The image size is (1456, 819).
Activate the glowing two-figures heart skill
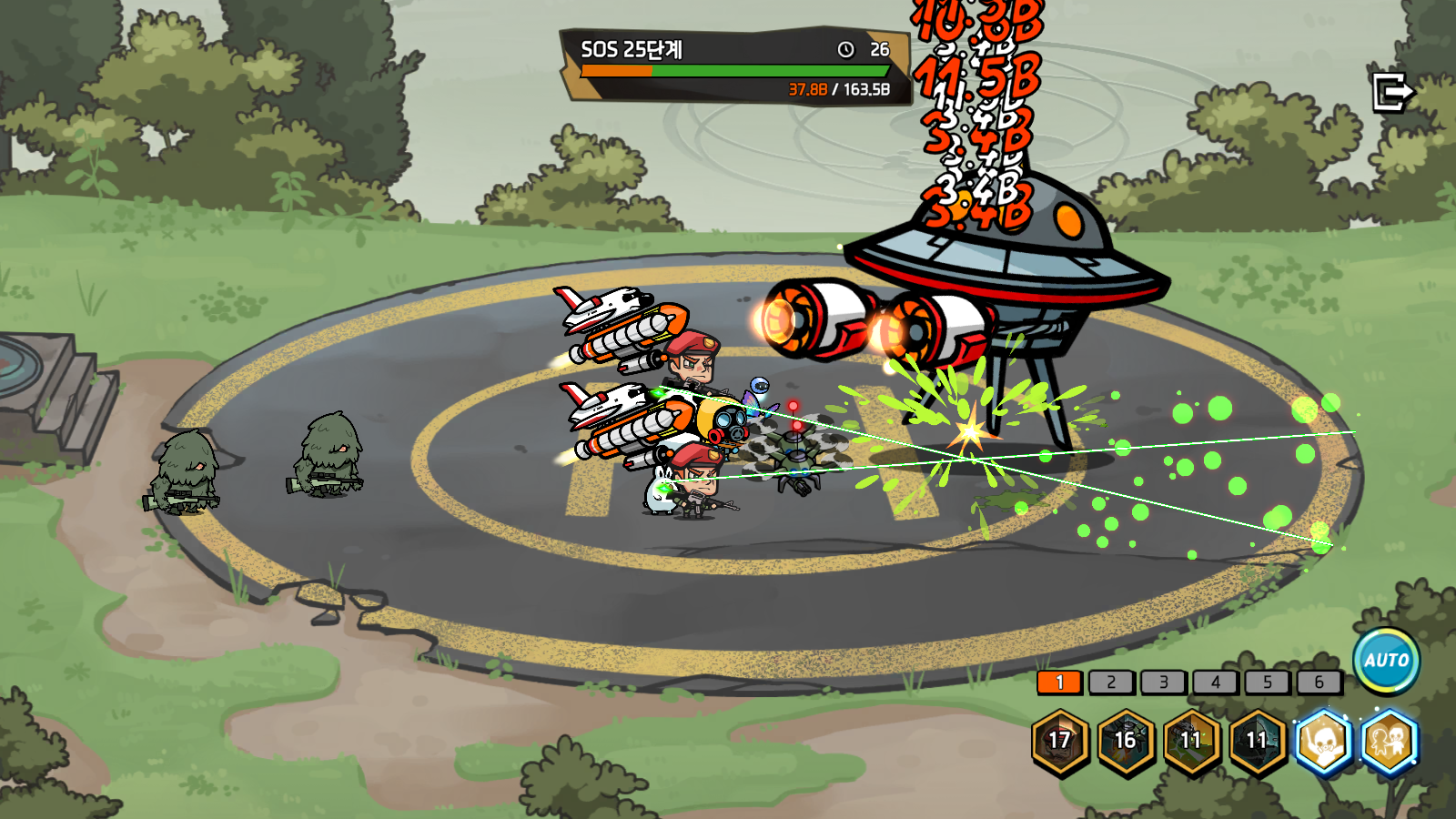click(1390, 741)
